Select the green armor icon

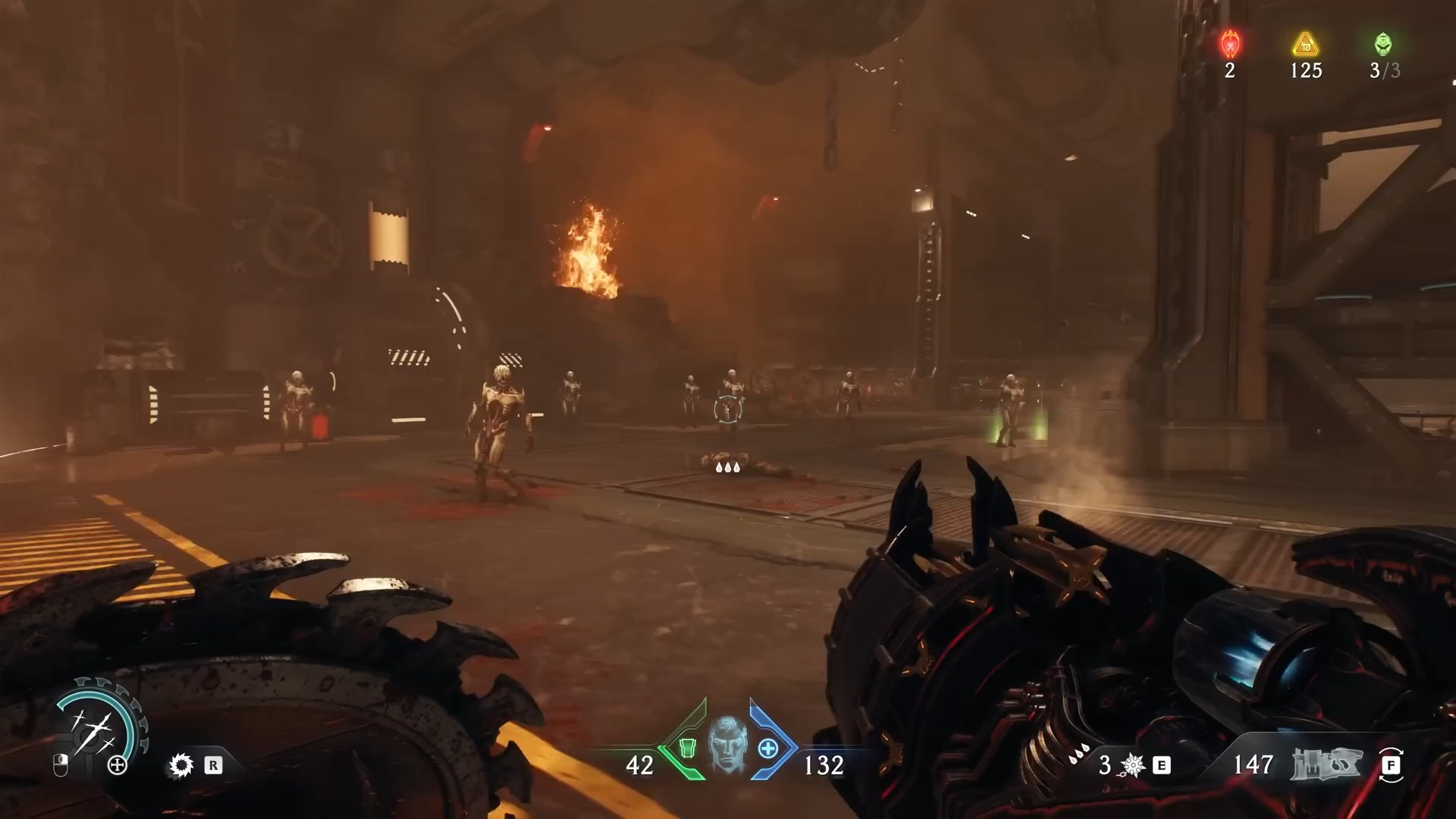point(687,748)
